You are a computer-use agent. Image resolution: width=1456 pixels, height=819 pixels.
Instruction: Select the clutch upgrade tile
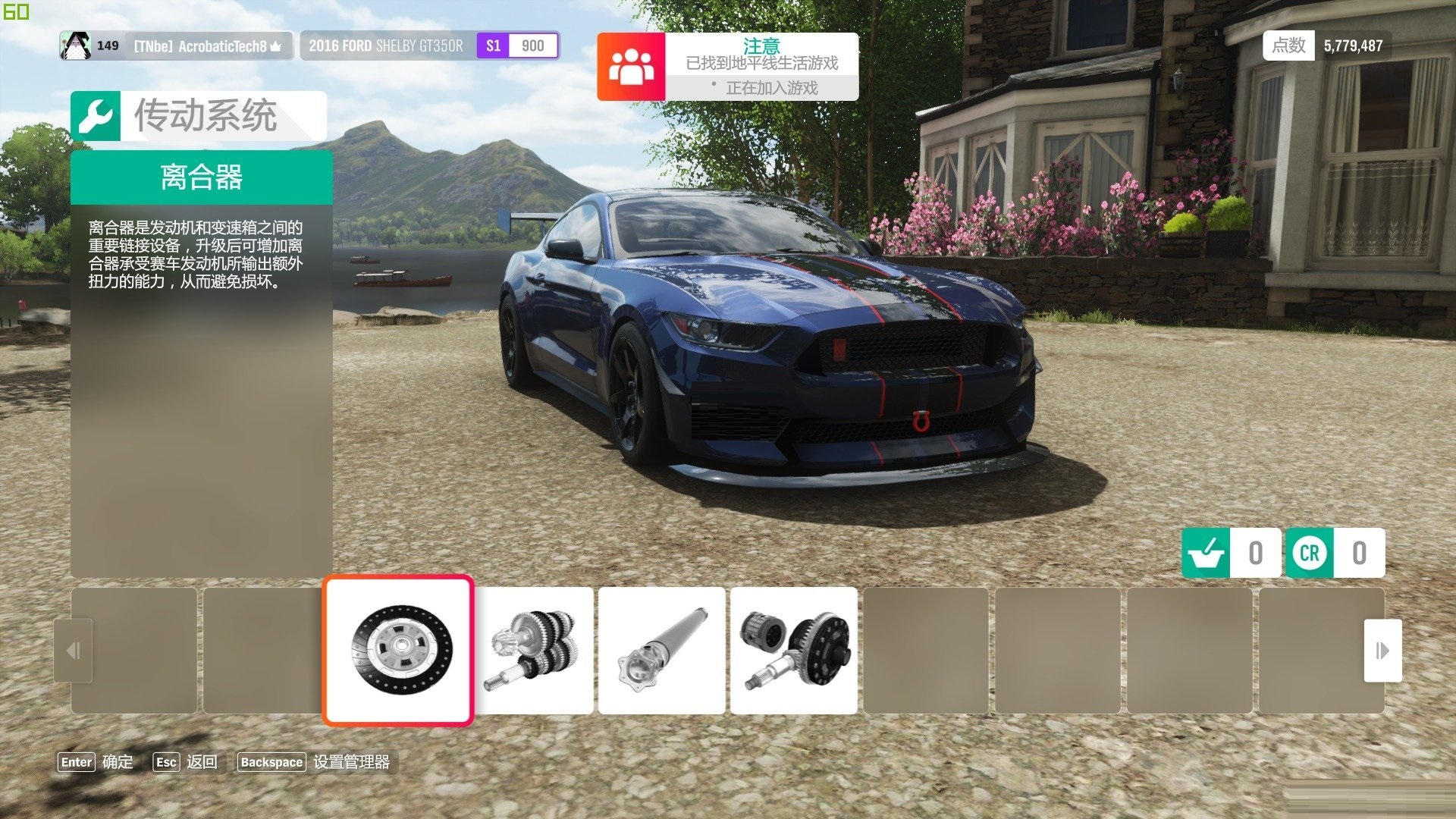[399, 650]
